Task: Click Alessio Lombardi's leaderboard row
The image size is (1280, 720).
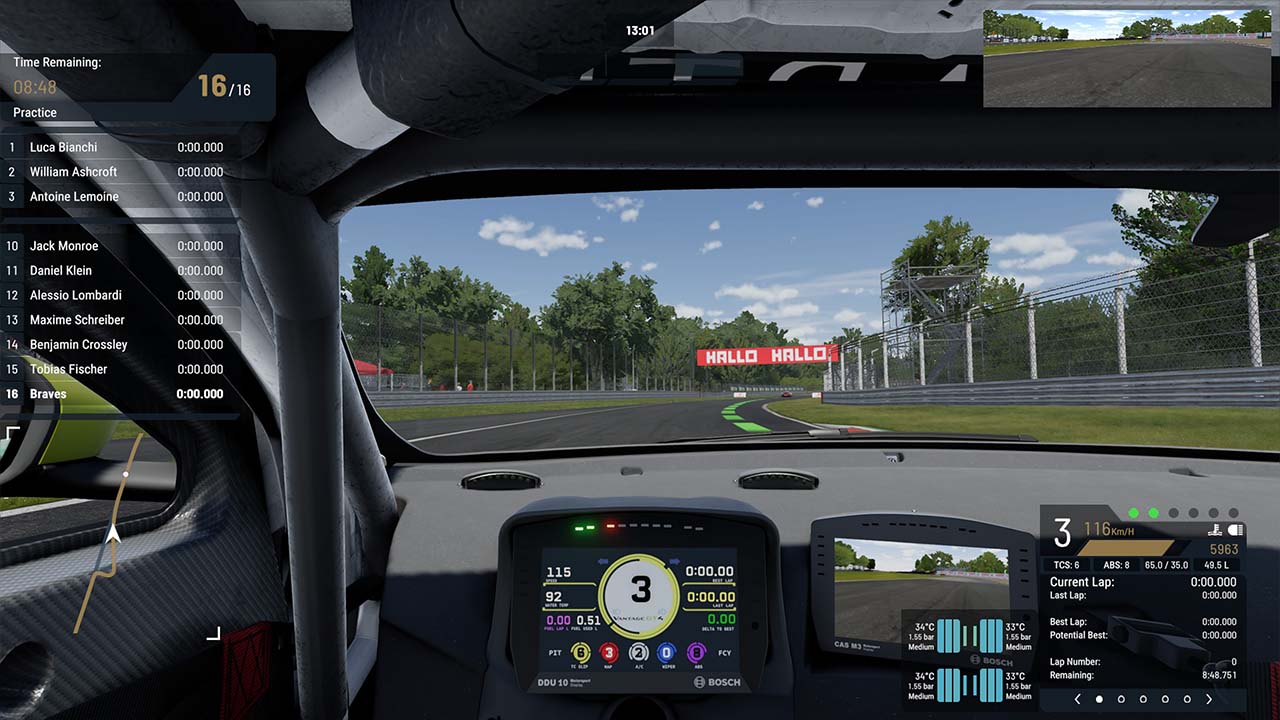Action: 120,295
